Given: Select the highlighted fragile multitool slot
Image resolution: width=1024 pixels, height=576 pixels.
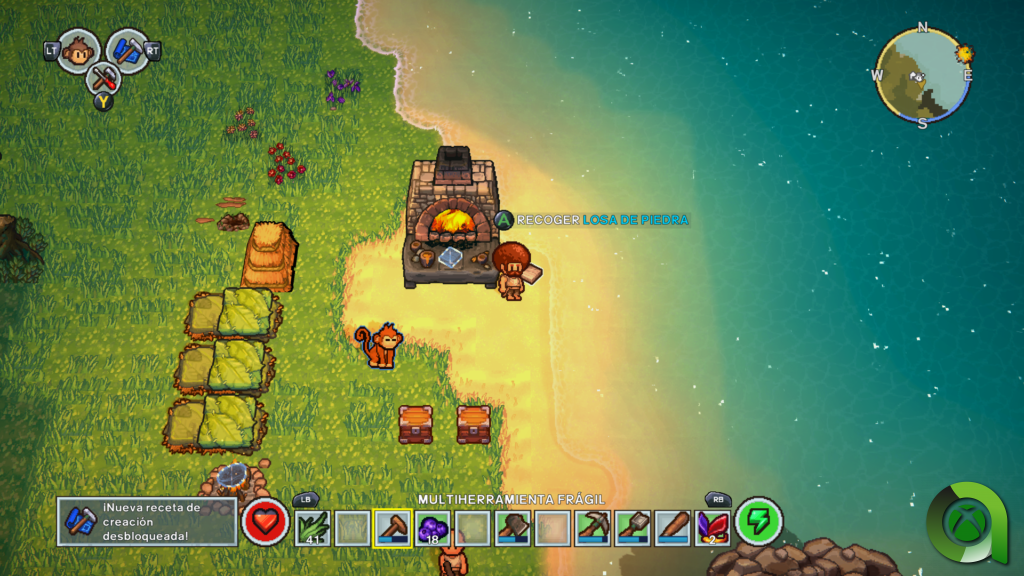Looking at the screenshot, I should coord(392,527).
